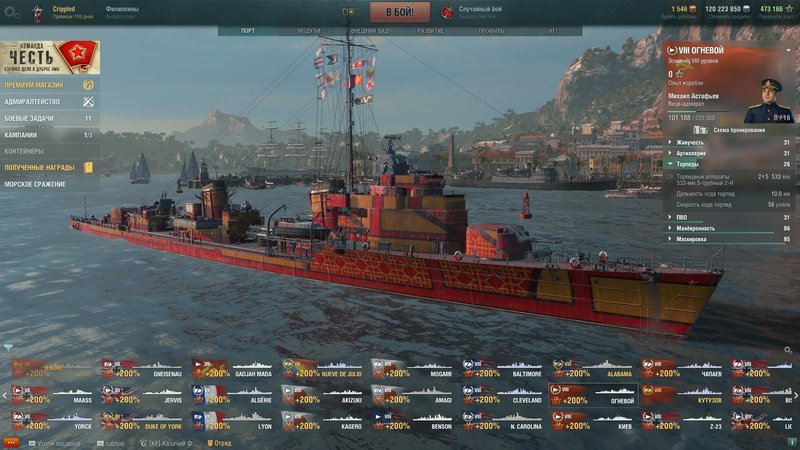The height and width of the screenshot is (450, 800).
Task: Show the Профиль tab
Action: (x=491, y=31)
